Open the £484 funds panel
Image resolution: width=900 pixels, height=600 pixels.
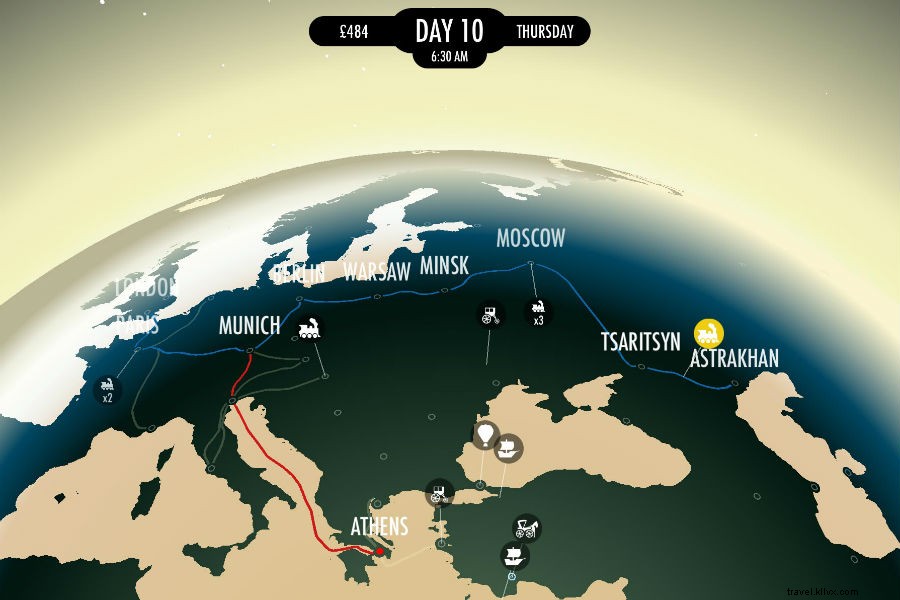[354, 32]
